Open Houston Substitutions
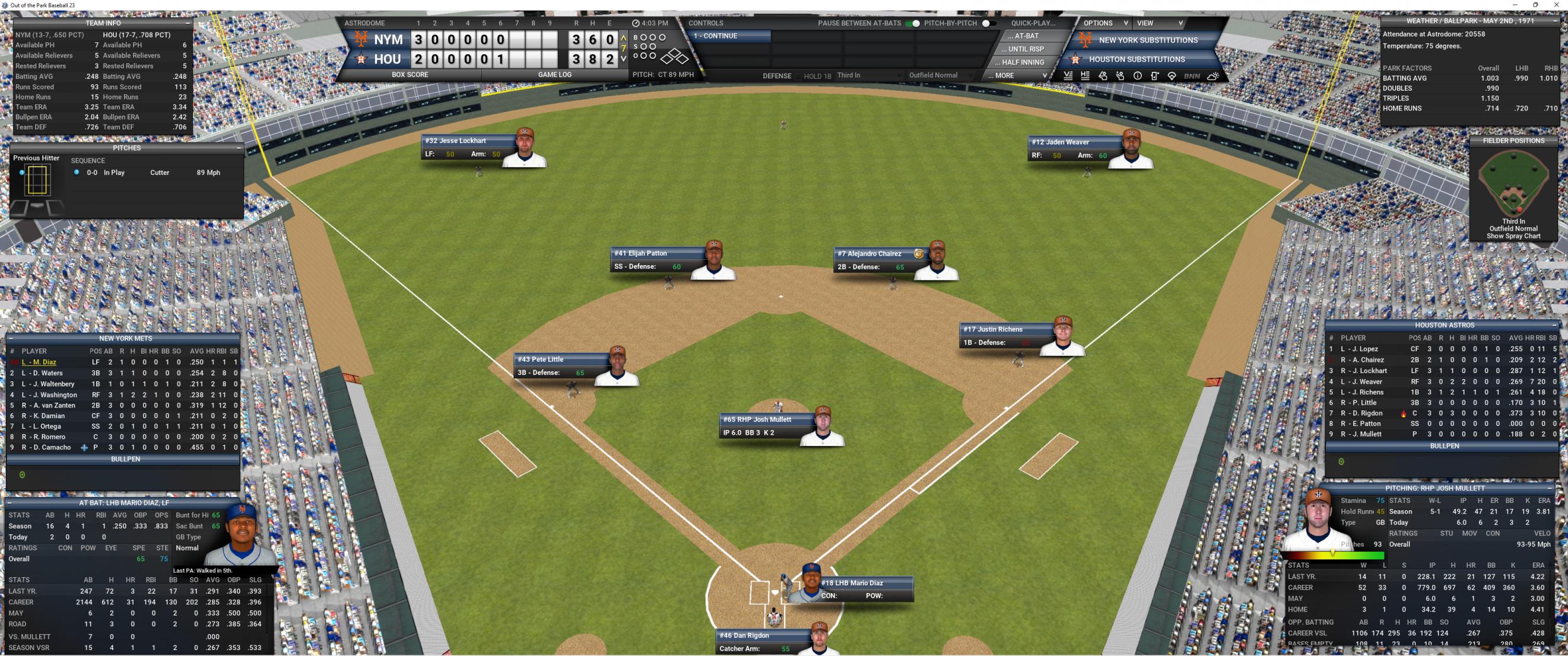The height and width of the screenshot is (656, 1568). coord(1137,59)
